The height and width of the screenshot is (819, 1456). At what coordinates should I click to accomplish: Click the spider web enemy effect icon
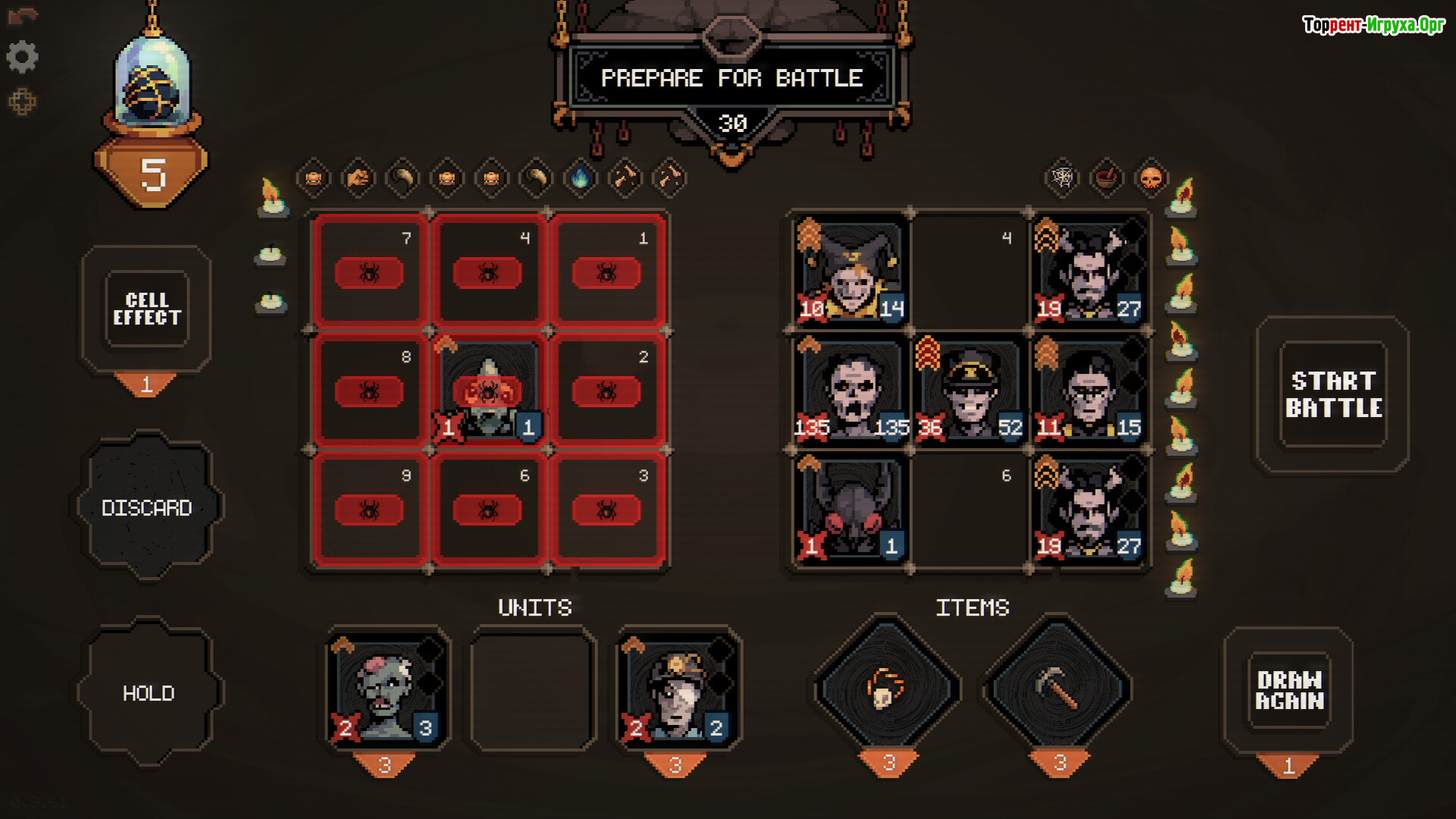click(1062, 178)
